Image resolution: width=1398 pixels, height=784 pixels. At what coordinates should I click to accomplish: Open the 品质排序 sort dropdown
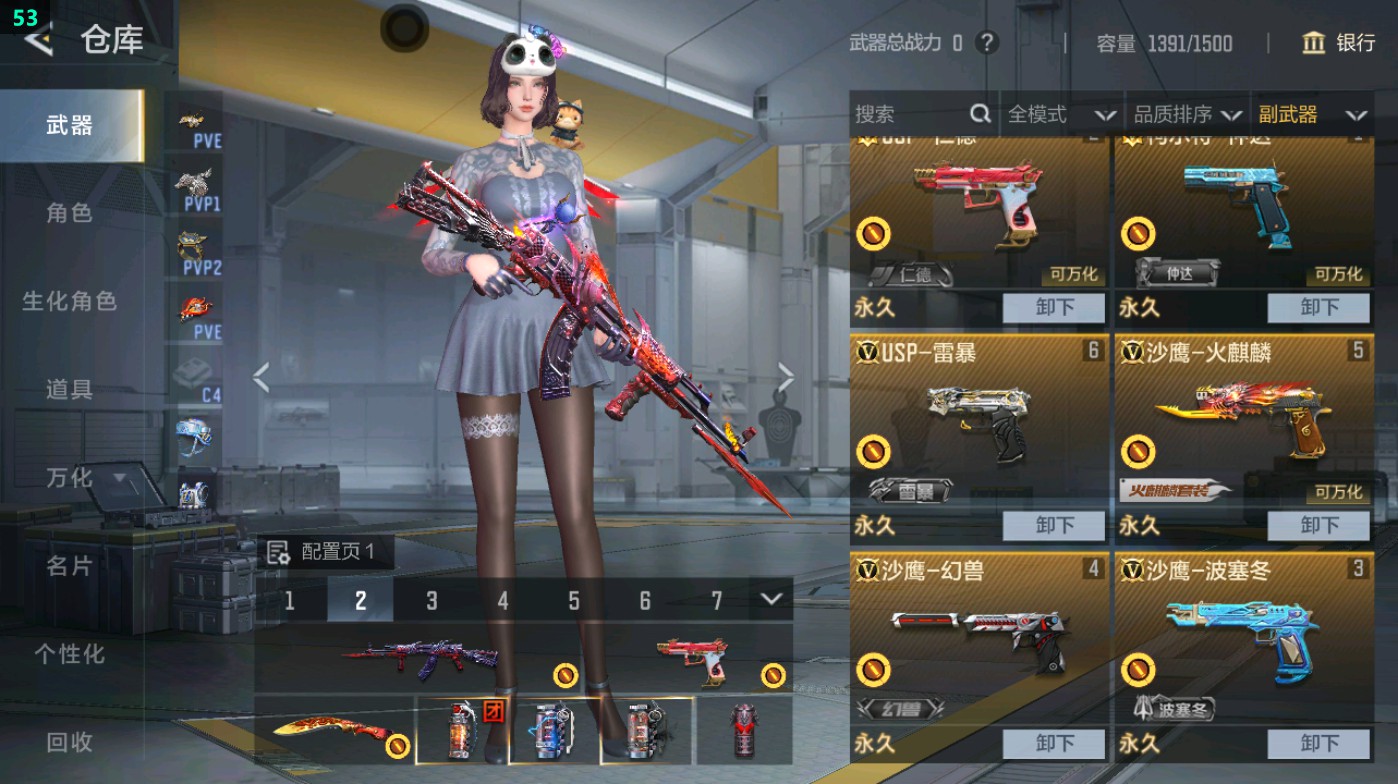coord(1187,115)
